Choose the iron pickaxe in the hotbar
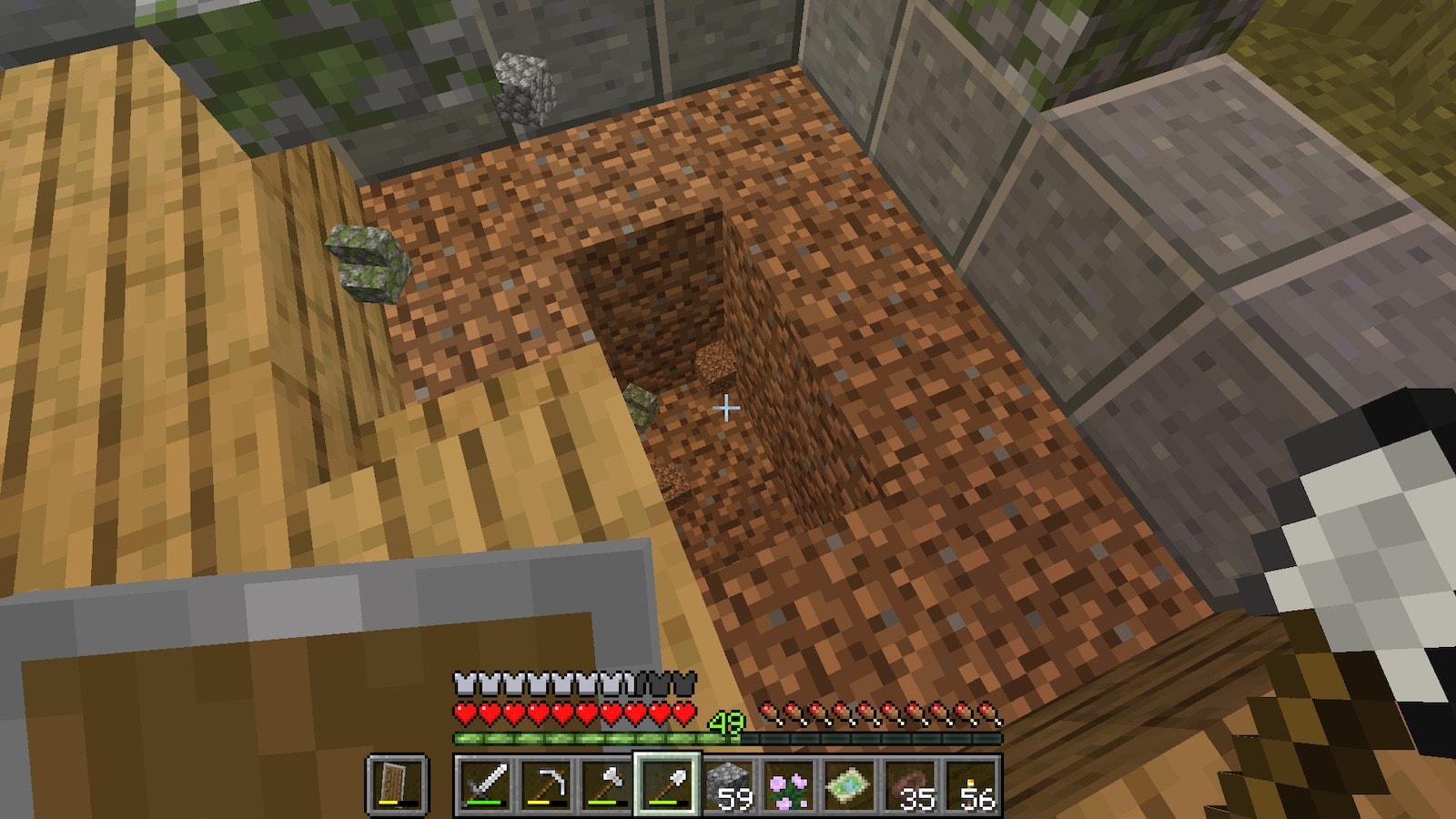The width and height of the screenshot is (1456, 819). pyautogui.click(x=546, y=784)
